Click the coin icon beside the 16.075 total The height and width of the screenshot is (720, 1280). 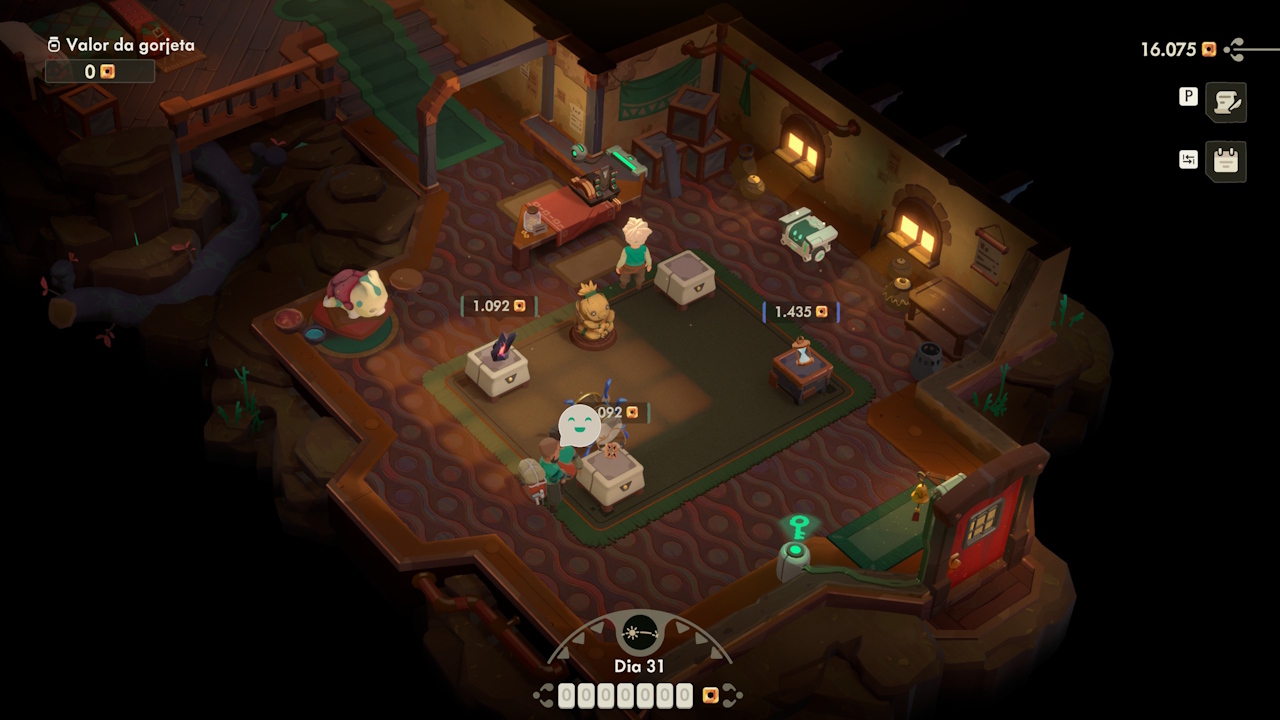[x=1210, y=47]
